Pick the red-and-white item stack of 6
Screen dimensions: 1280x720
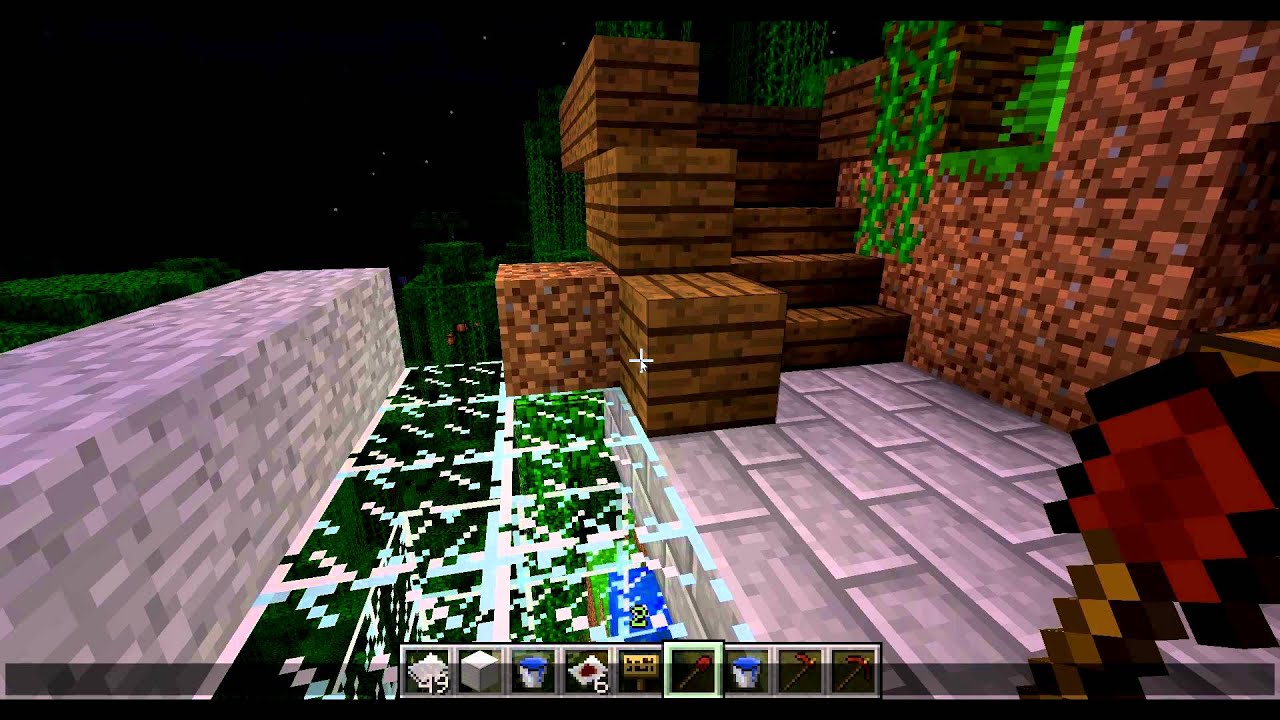(x=587, y=671)
